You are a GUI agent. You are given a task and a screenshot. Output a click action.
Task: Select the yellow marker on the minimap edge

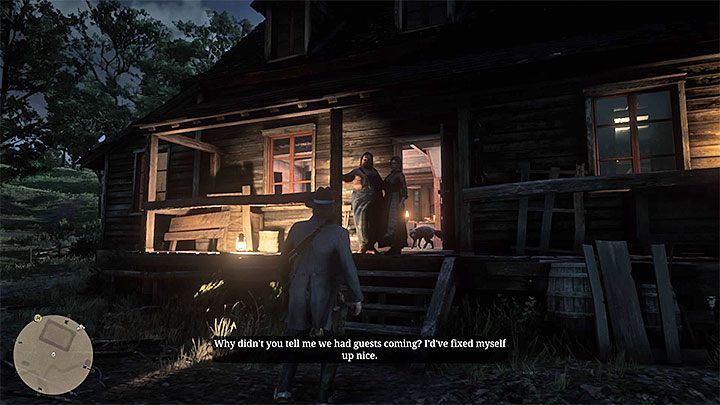click(35, 320)
